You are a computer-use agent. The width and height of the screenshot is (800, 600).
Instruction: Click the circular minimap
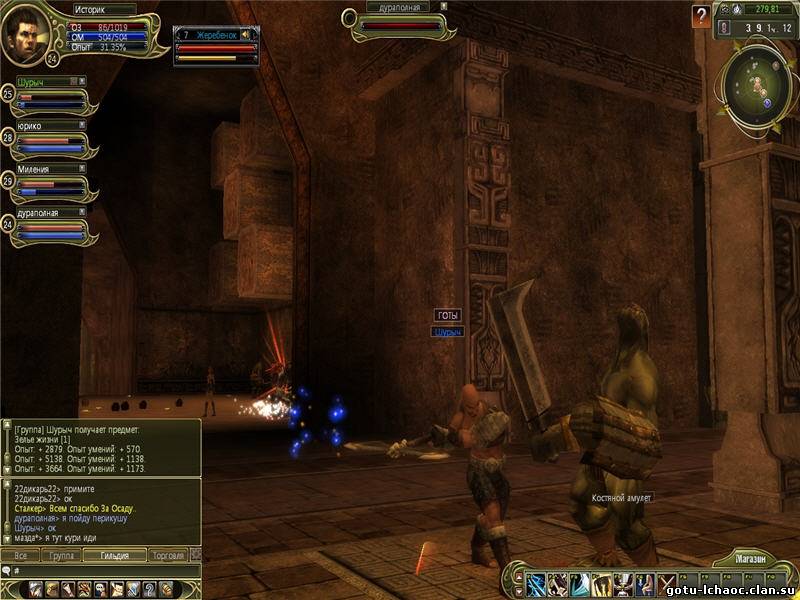tap(757, 82)
